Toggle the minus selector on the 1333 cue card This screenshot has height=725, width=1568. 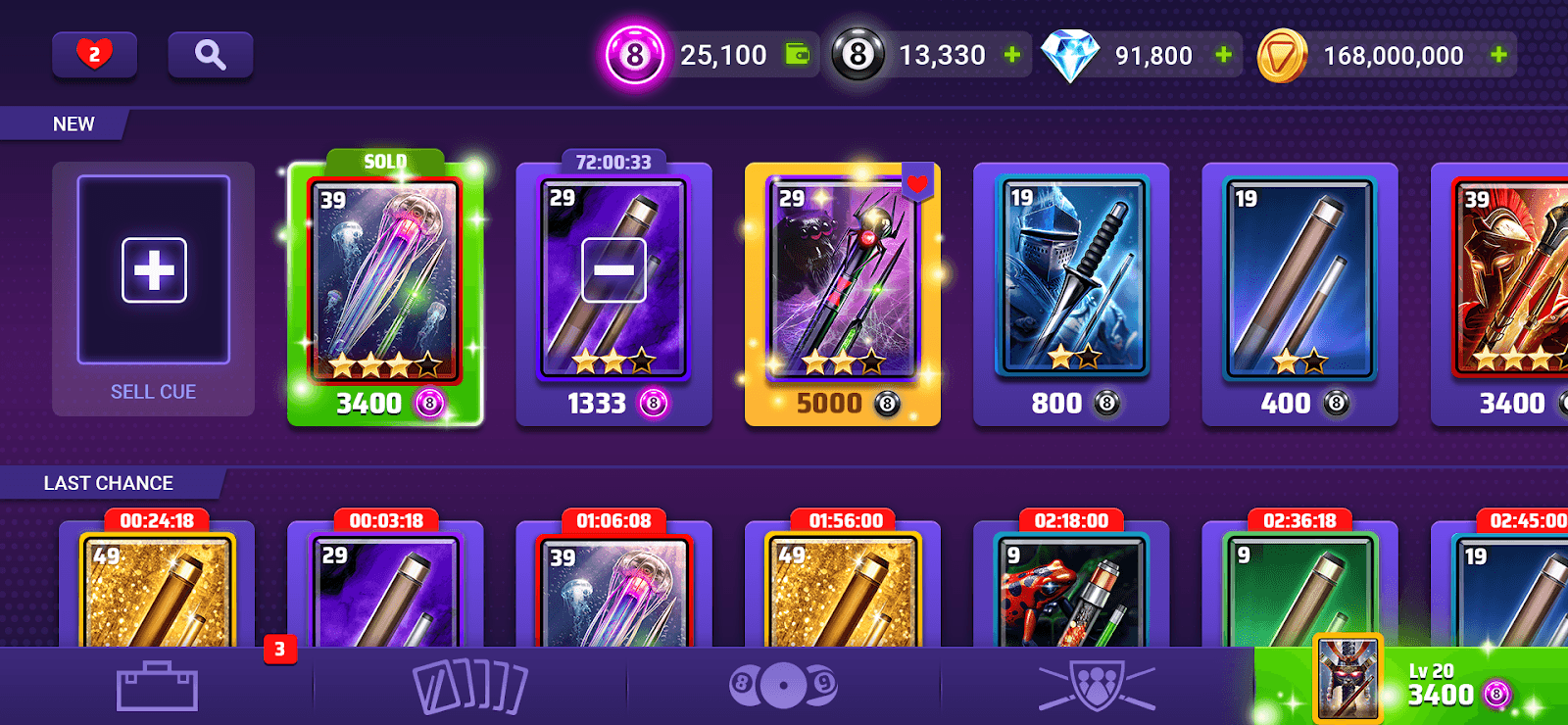tap(614, 269)
